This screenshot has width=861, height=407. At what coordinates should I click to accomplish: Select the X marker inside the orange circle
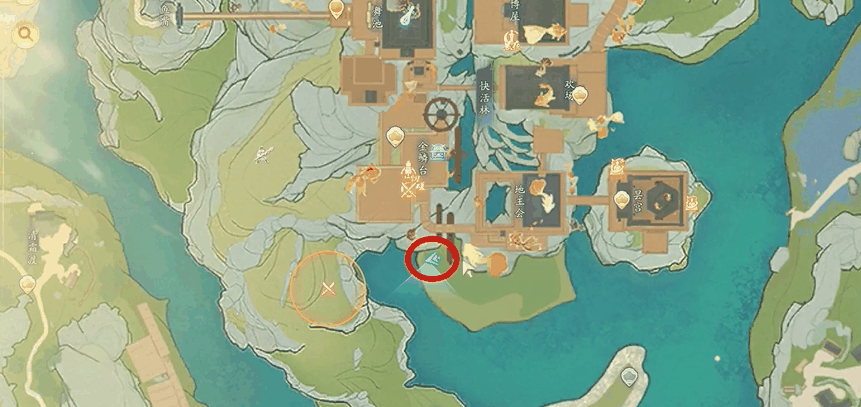click(327, 289)
